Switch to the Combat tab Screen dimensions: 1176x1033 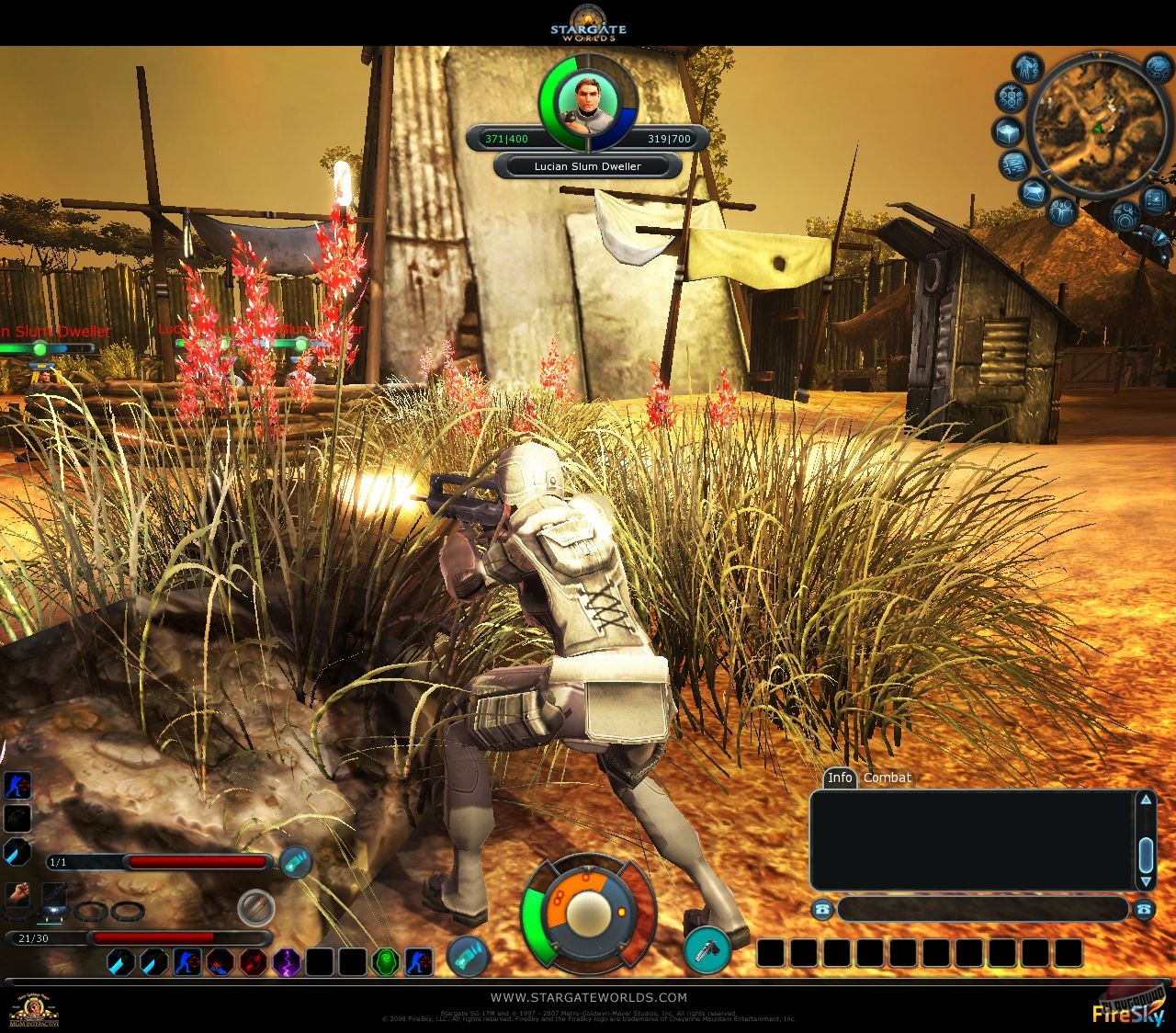[x=885, y=778]
